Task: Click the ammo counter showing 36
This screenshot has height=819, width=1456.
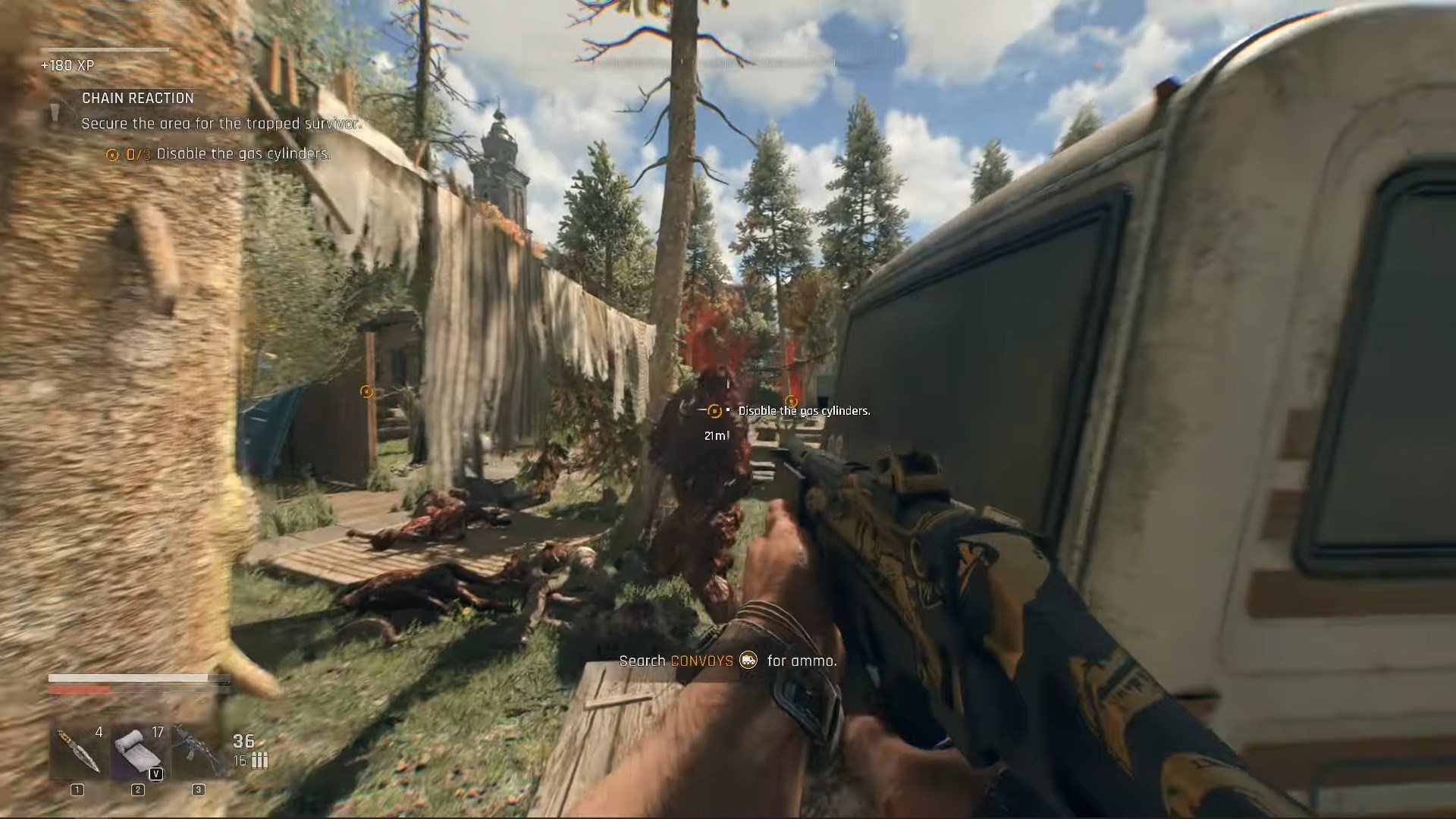Action: [x=243, y=741]
